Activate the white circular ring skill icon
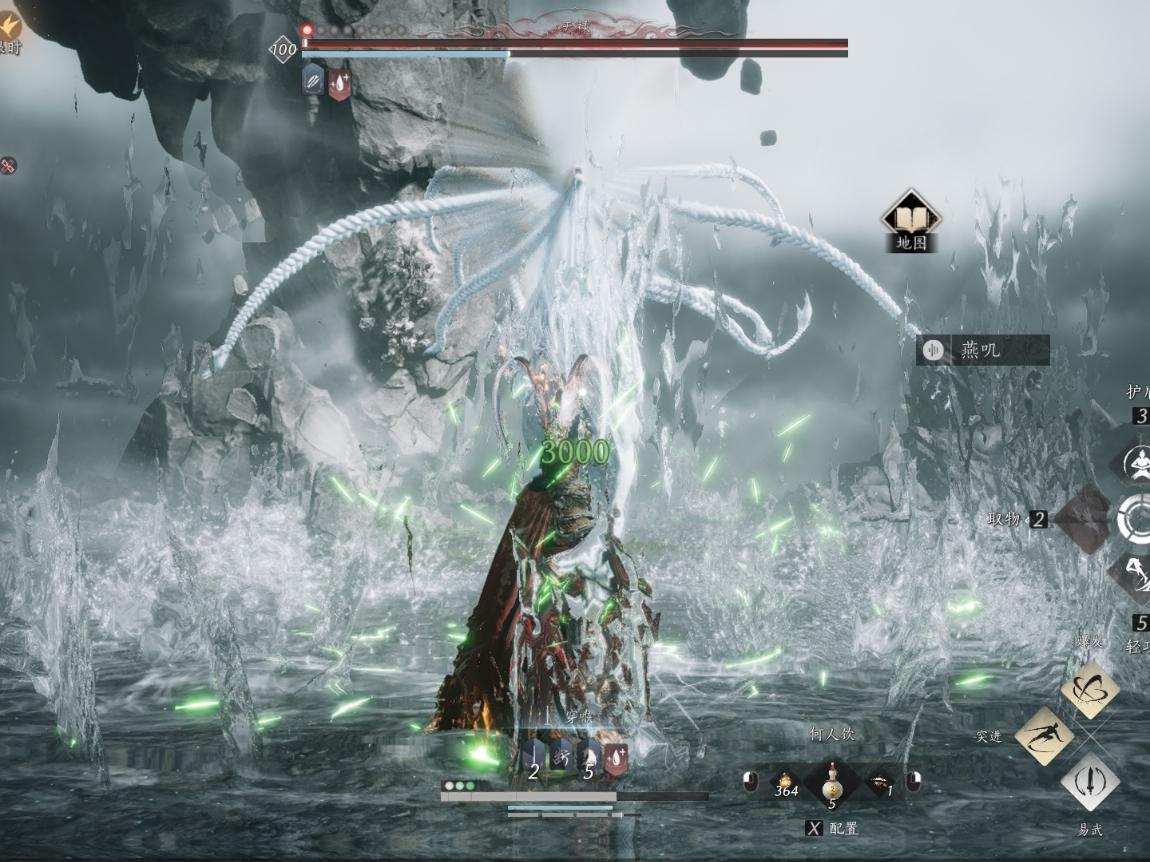This screenshot has width=1150, height=862. pyautogui.click(x=1136, y=519)
